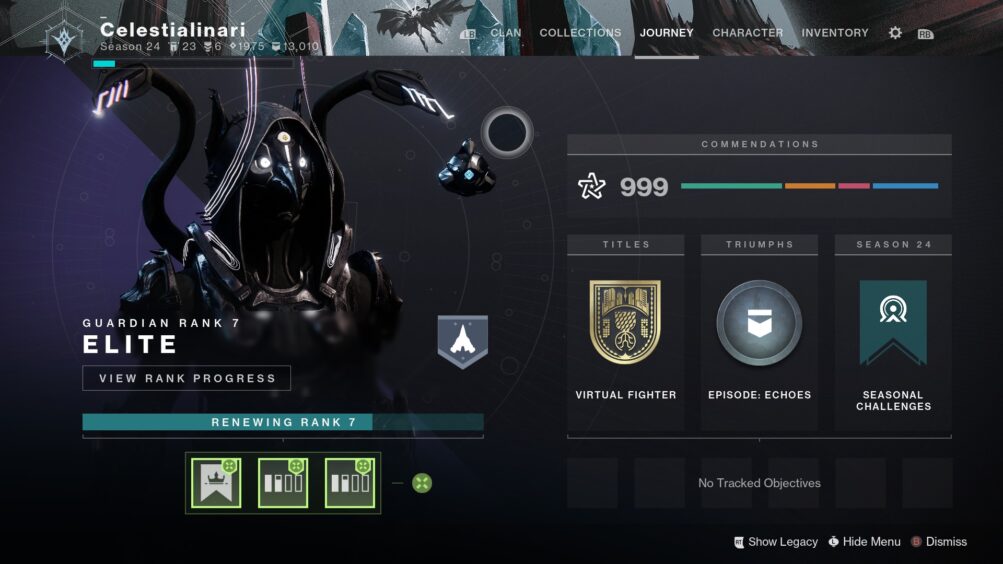Image resolution: width=1003 pixels, height=564 pixels.
Task: Click the Guardian Rank 7 emblem badge
Action: [462, 341]
